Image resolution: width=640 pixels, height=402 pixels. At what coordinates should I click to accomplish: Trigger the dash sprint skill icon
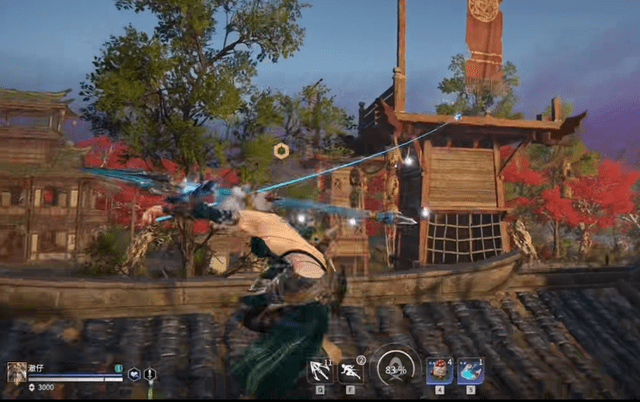coord(351,371)
